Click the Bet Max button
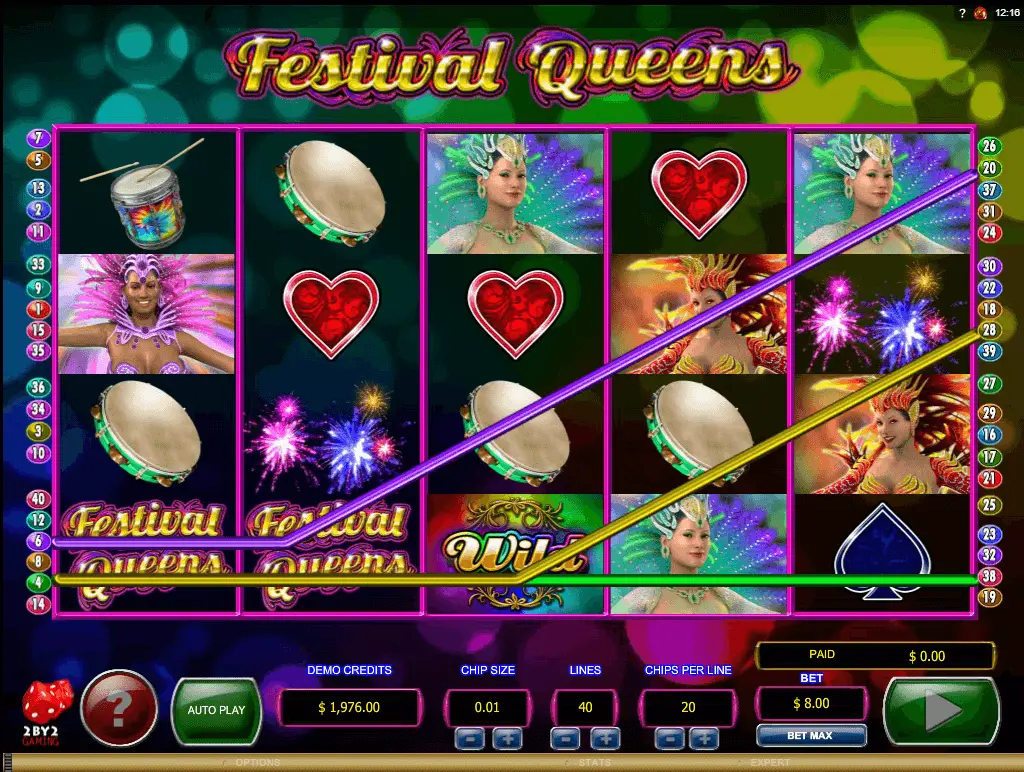This screenshot has width=1024, height=772. (x=810, y=736)
